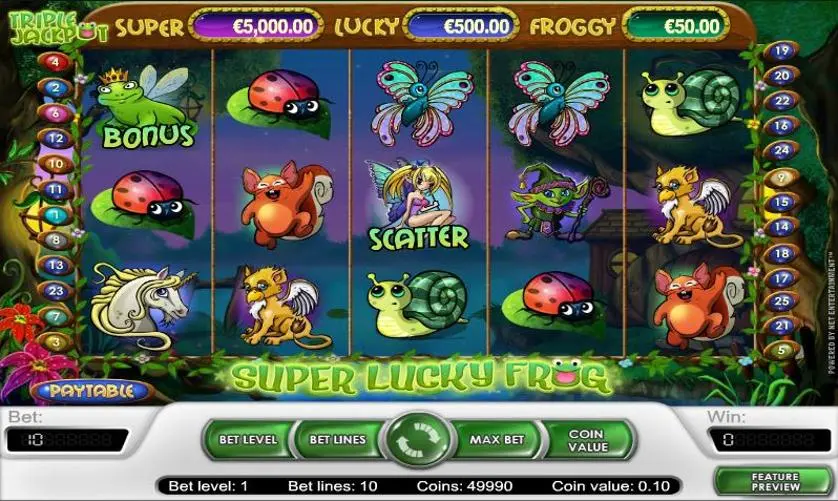Show payline marker number 13
Screen dimensions: 838x501
56,265
